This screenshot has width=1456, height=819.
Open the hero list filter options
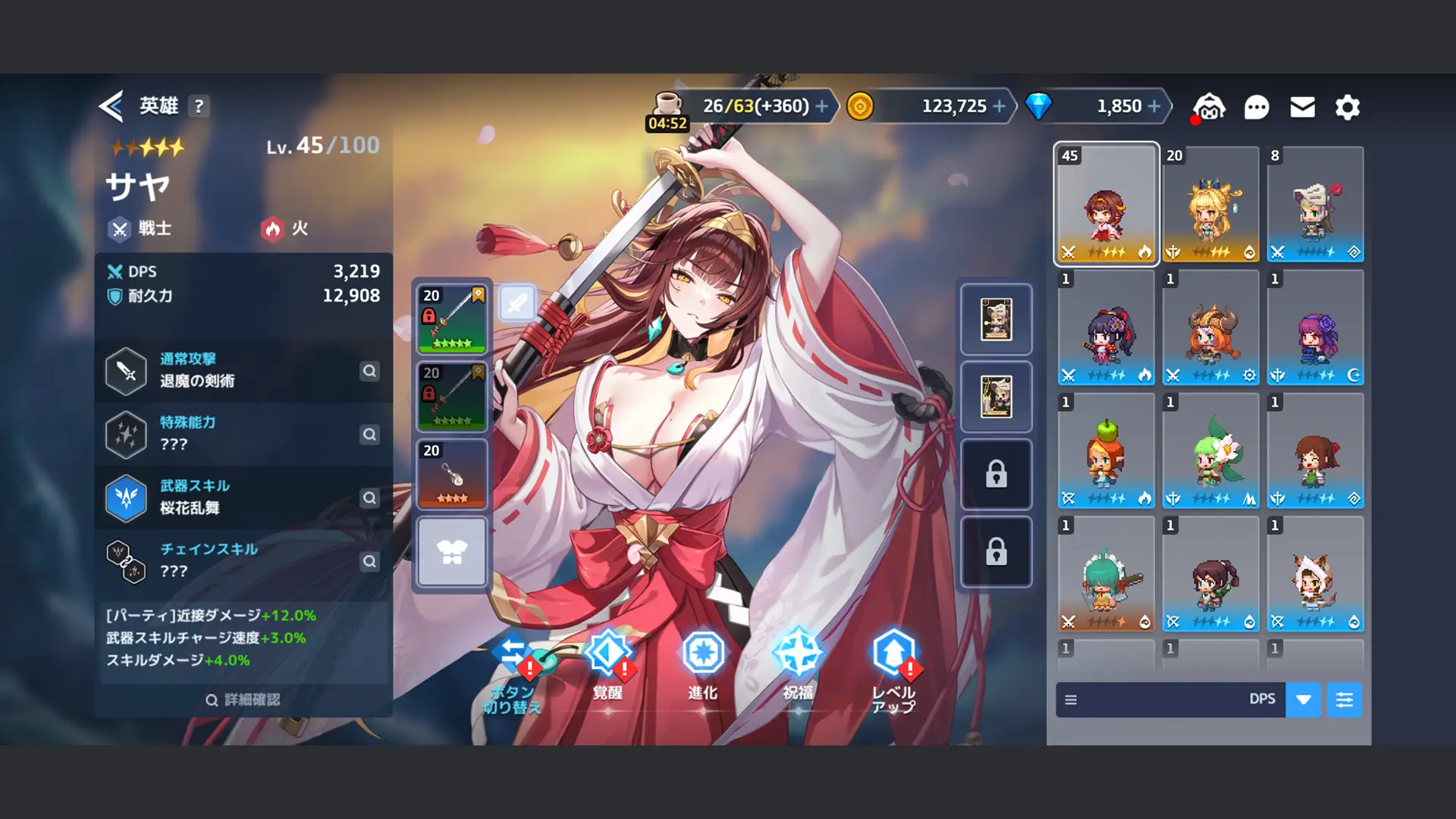(x=1345, y=699)
